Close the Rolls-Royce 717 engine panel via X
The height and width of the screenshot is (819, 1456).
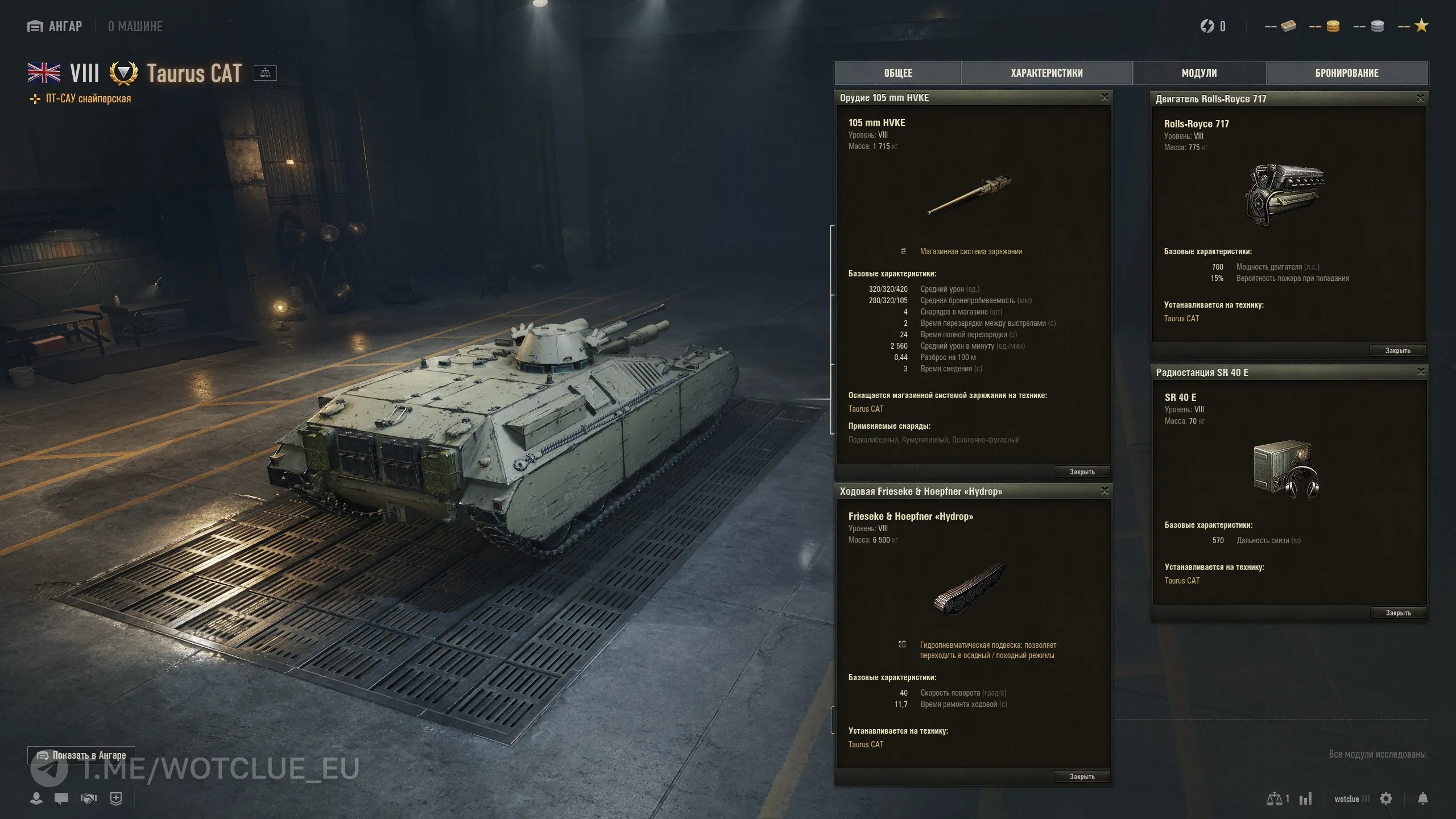point(1420,98)
